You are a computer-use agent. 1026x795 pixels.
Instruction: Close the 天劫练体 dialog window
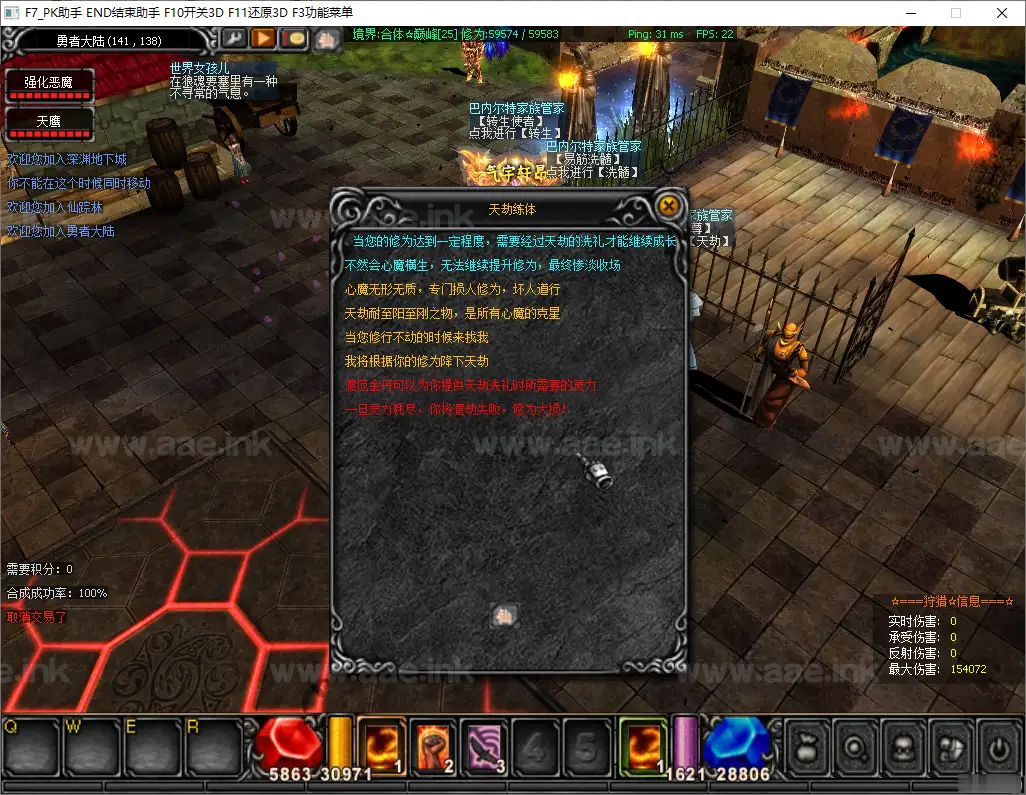click(x=668, y=207)
